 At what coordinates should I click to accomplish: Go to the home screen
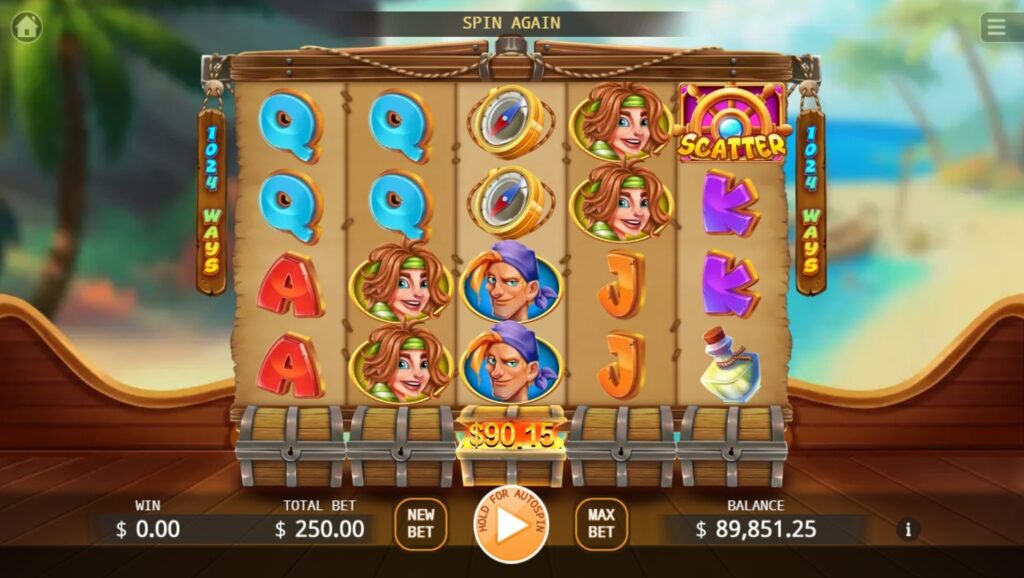click(27, 27)
